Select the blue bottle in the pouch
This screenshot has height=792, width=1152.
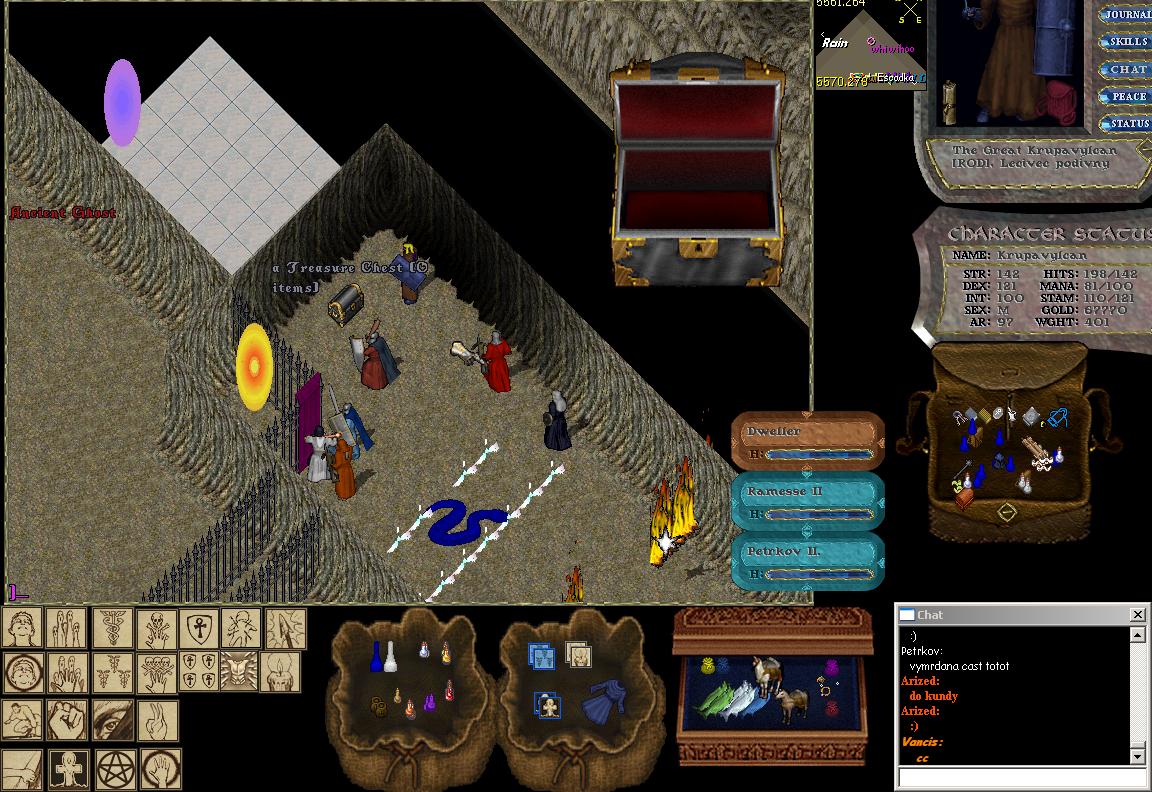(377, 657)
